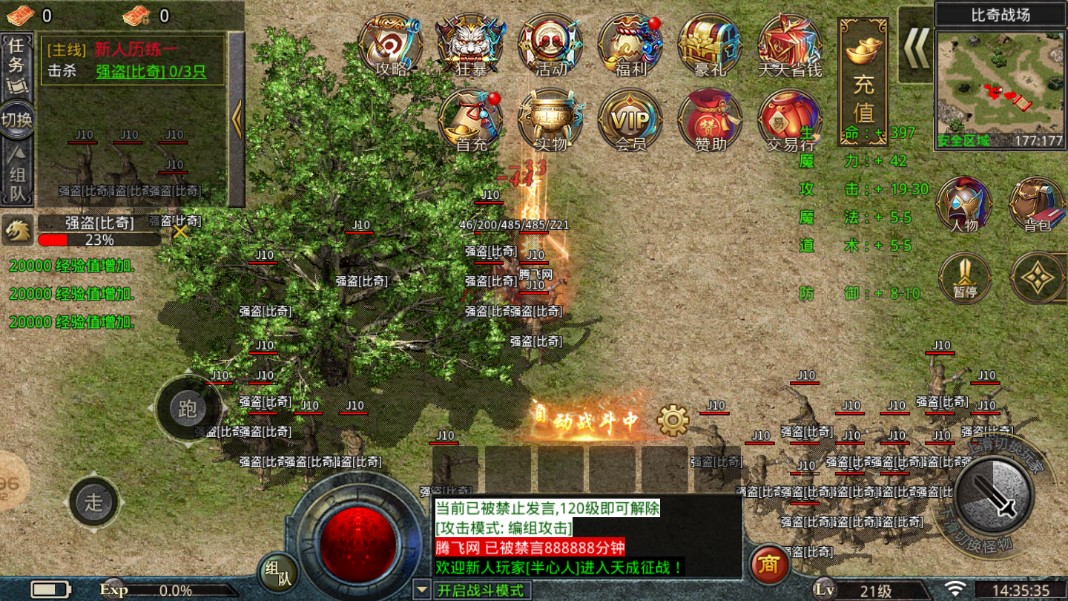Open the 背包 backpack

(1036, 204)
